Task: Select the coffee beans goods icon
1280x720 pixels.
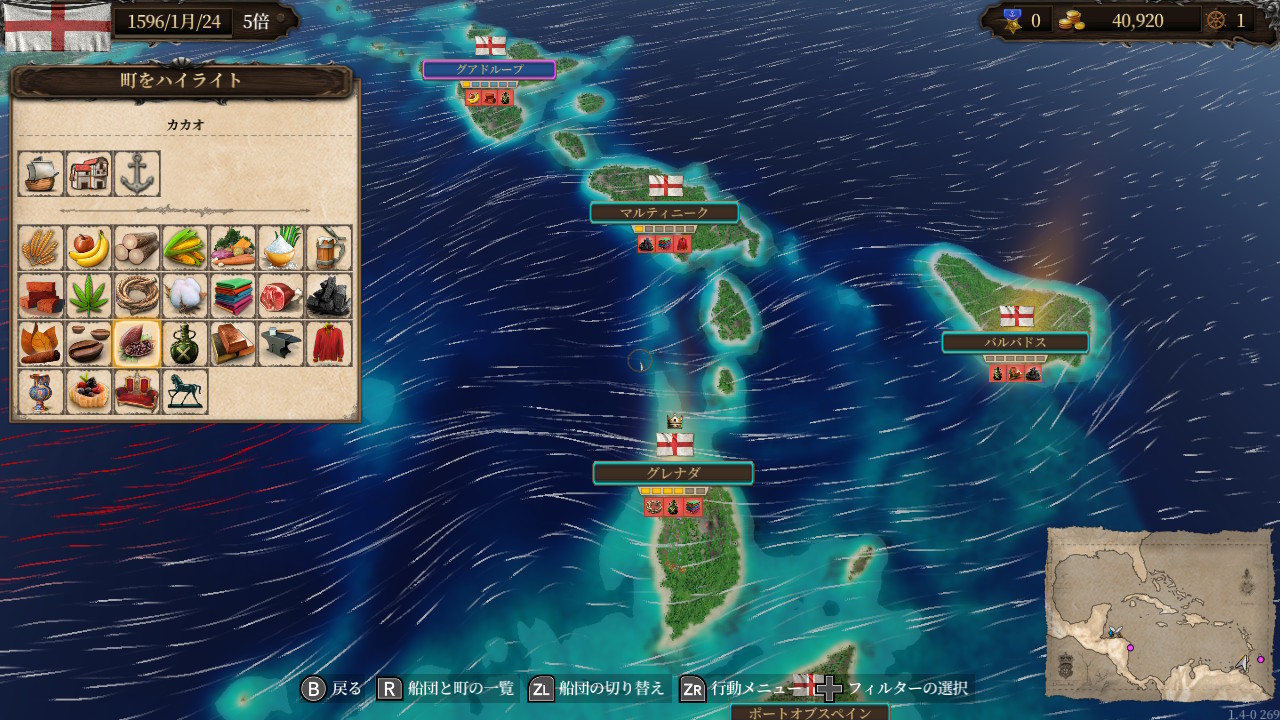Action: pos(89,343)
